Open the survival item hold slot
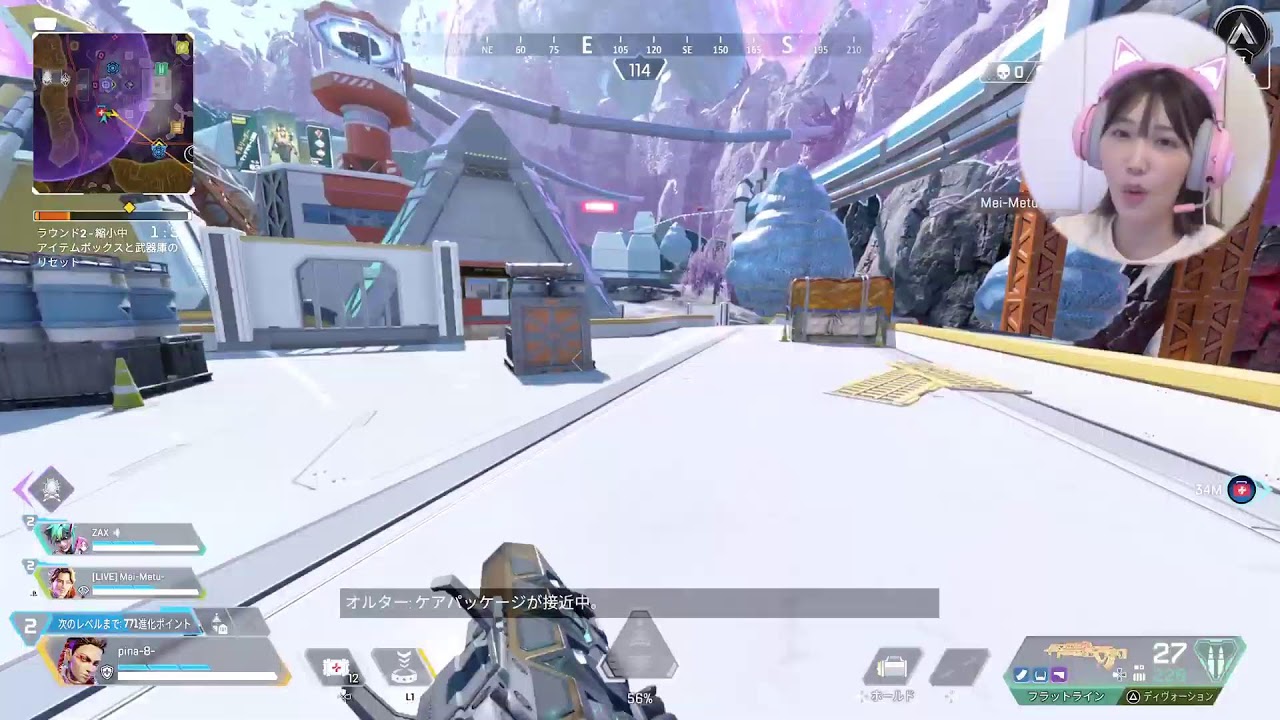 point(893,667)
